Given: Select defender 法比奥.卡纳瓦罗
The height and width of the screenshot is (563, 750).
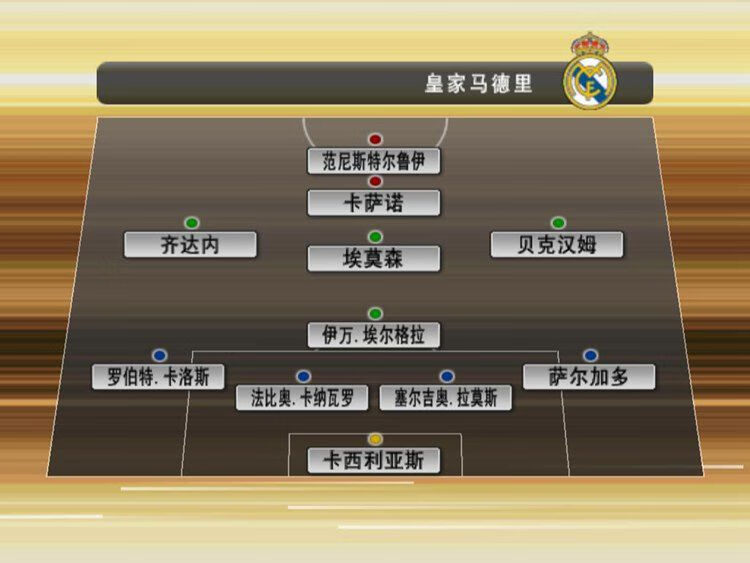Looking at the screenshot, I should [x=302, y=398].
